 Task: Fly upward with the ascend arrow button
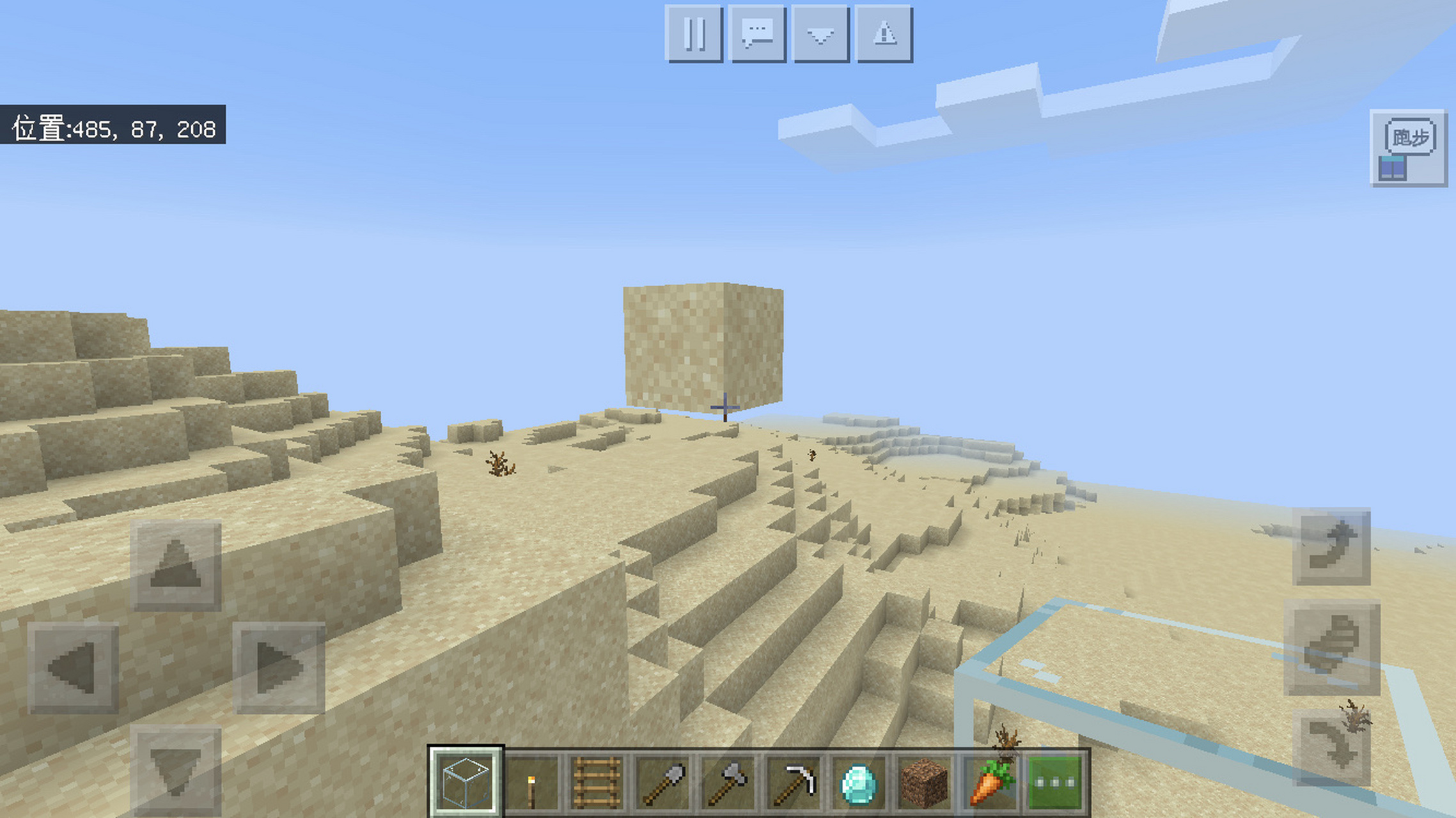point(1331,546)
